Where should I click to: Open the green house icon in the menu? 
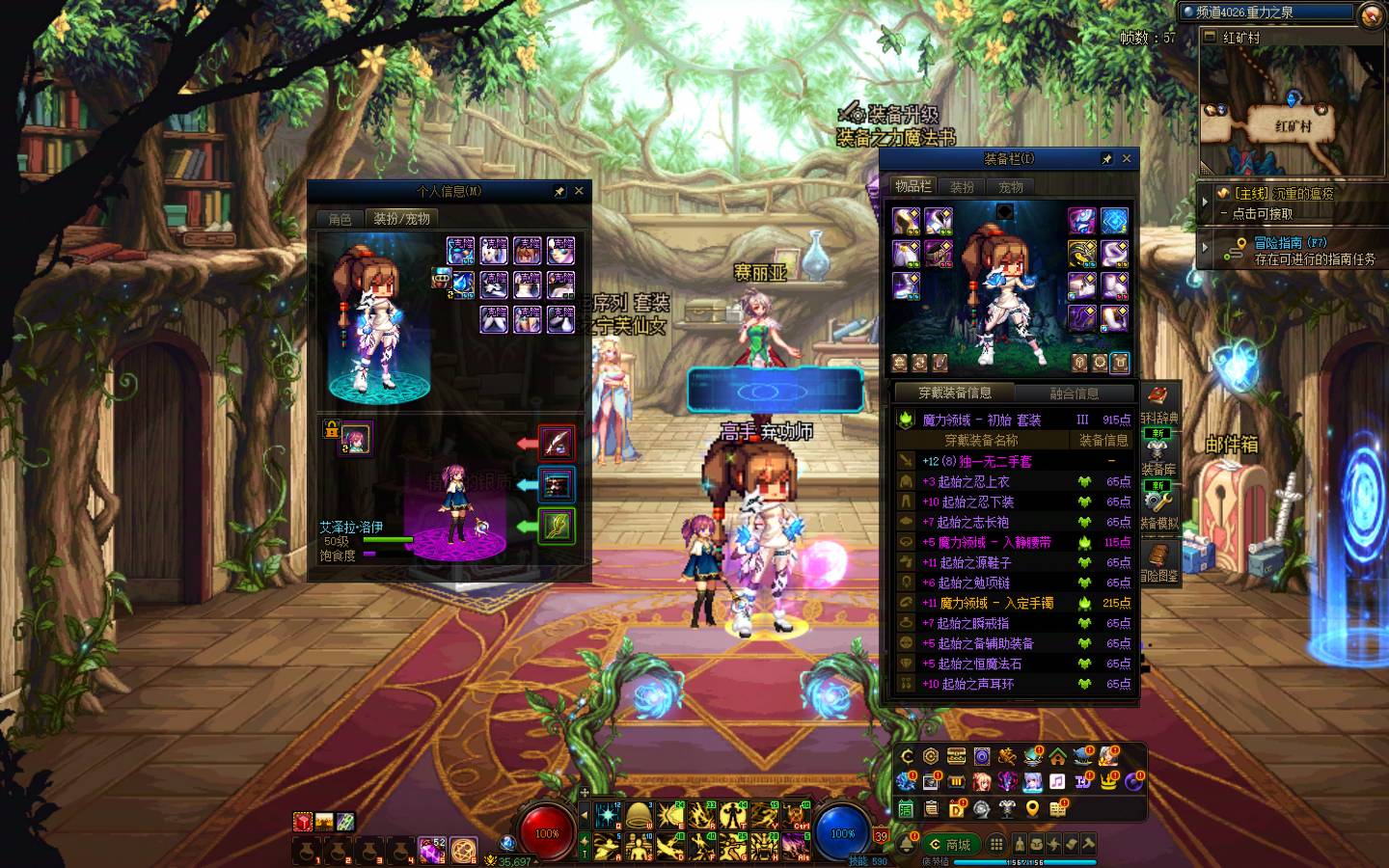coord(1057,756)
